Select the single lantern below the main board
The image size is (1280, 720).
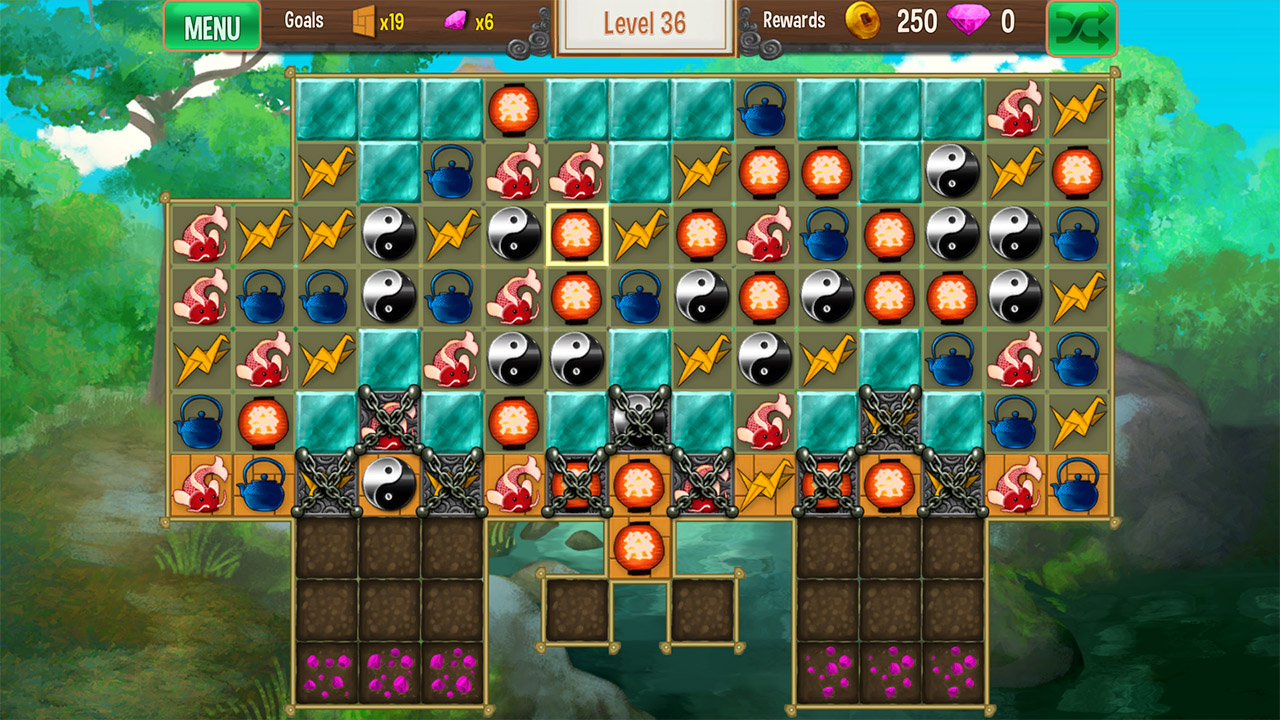point(641,546)
